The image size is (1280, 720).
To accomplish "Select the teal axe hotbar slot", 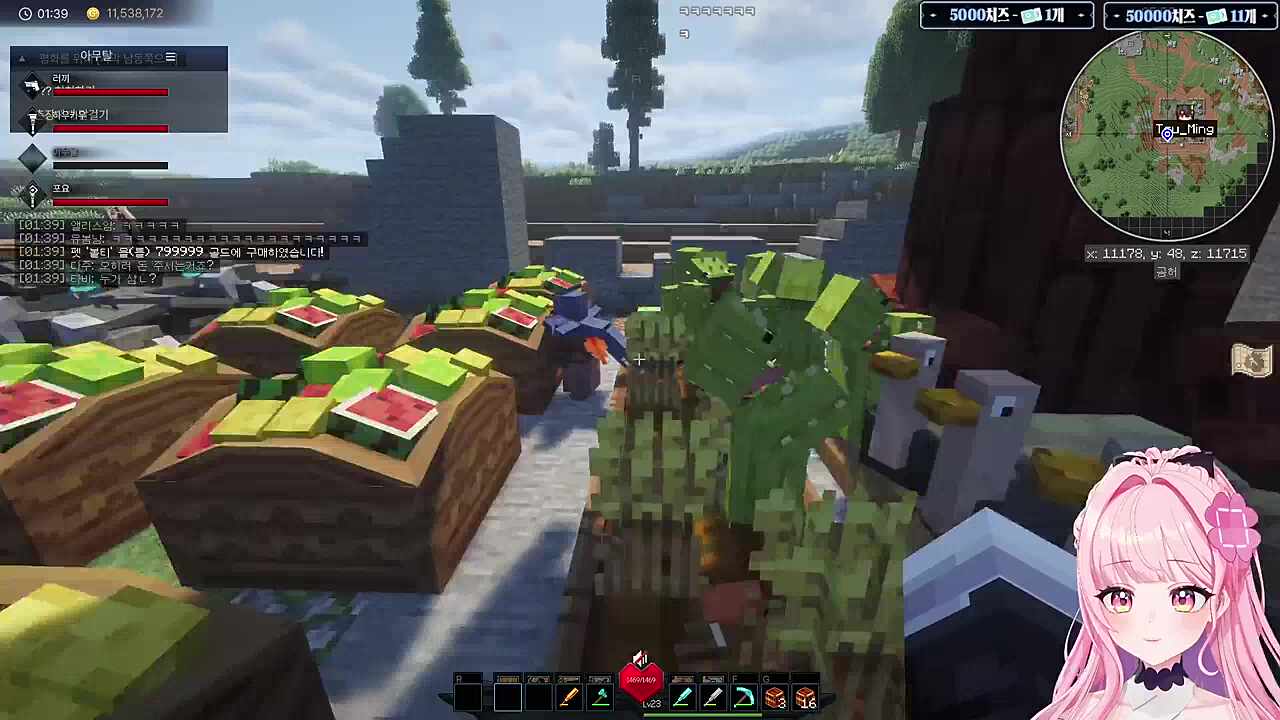I will click(x=600, y=697).
